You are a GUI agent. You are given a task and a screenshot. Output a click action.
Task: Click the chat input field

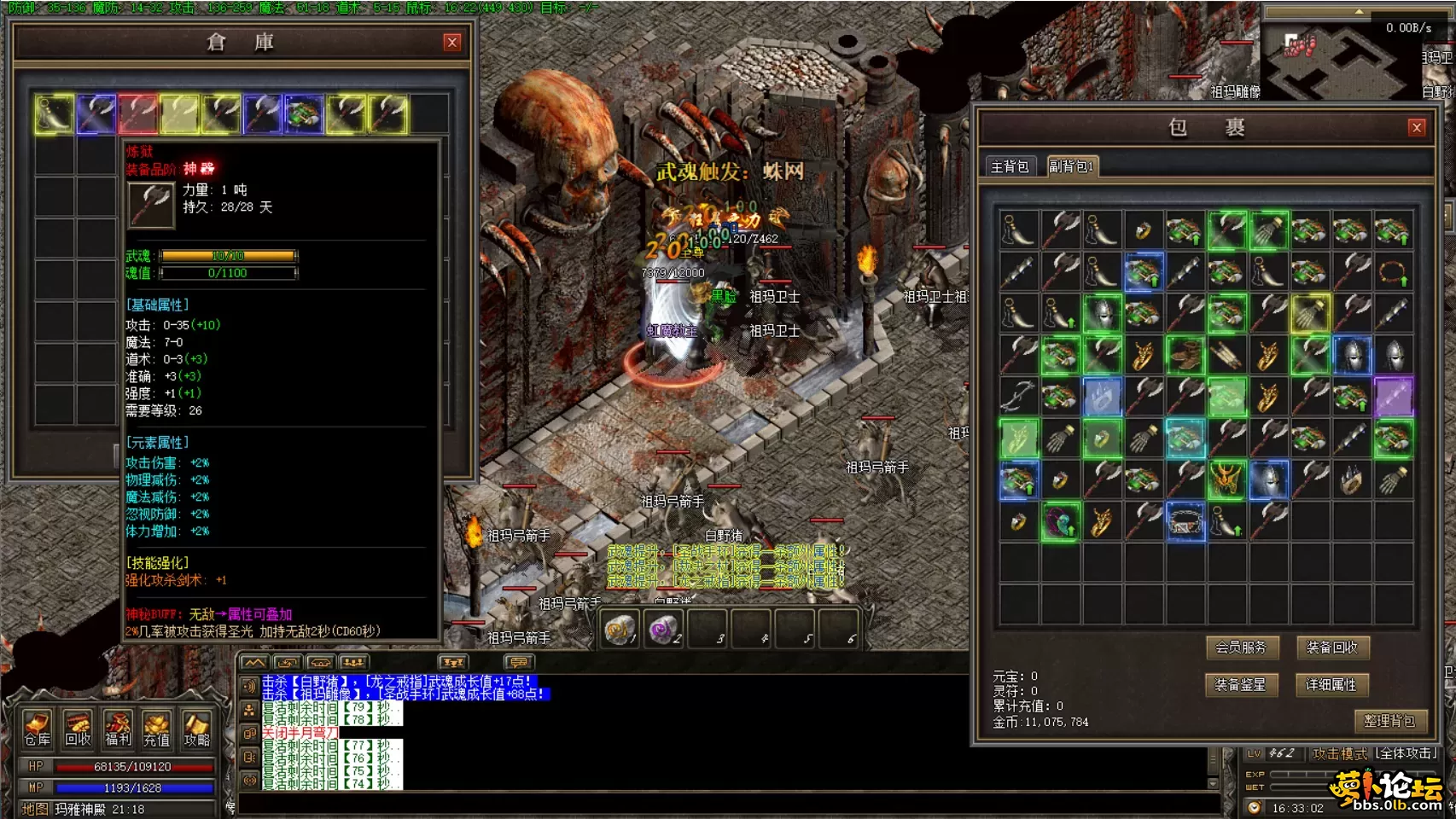[x=725, y=804]
